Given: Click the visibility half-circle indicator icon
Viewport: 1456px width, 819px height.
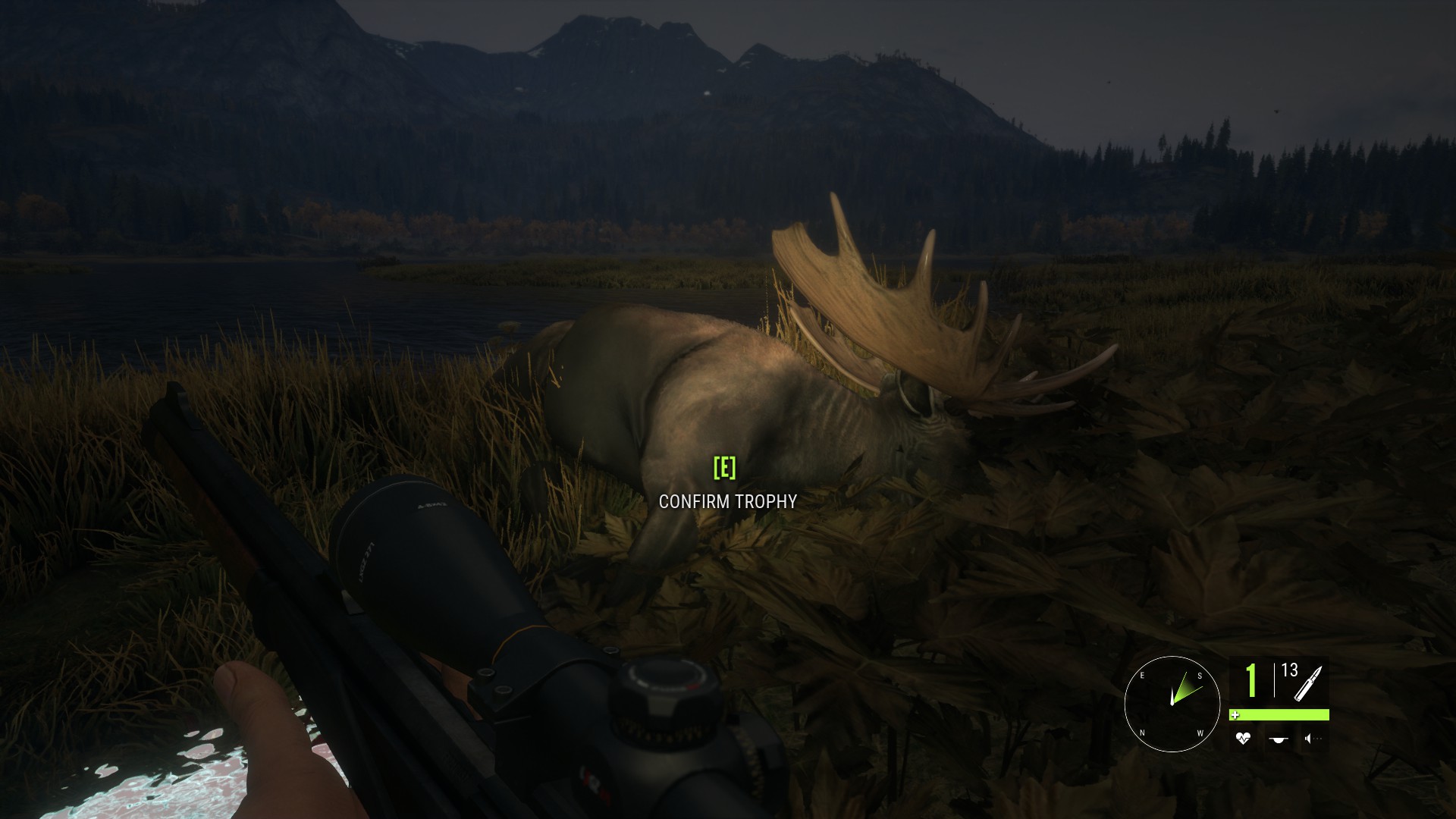Looking at the screenshot, I should tap(1279, 739).
